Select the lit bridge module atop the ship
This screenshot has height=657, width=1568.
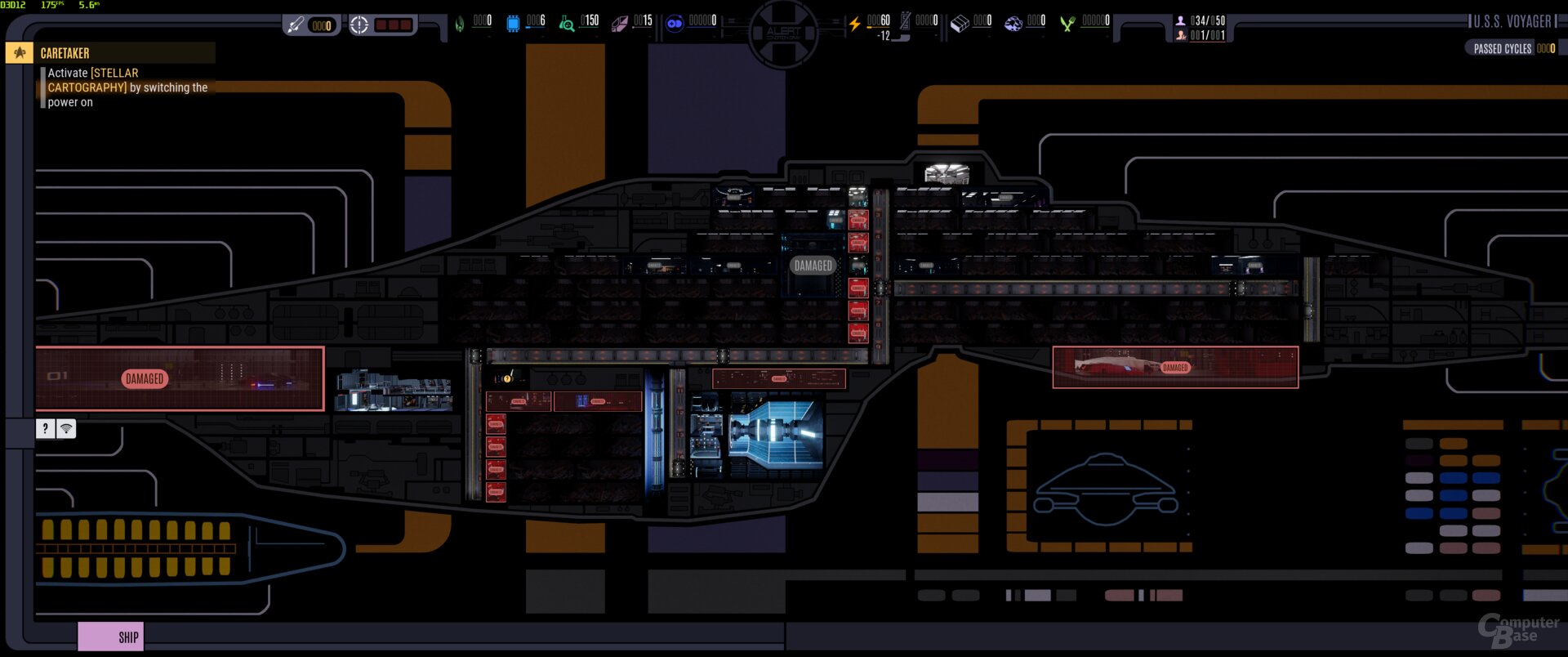pyautogui.click(x=947, y=173)
